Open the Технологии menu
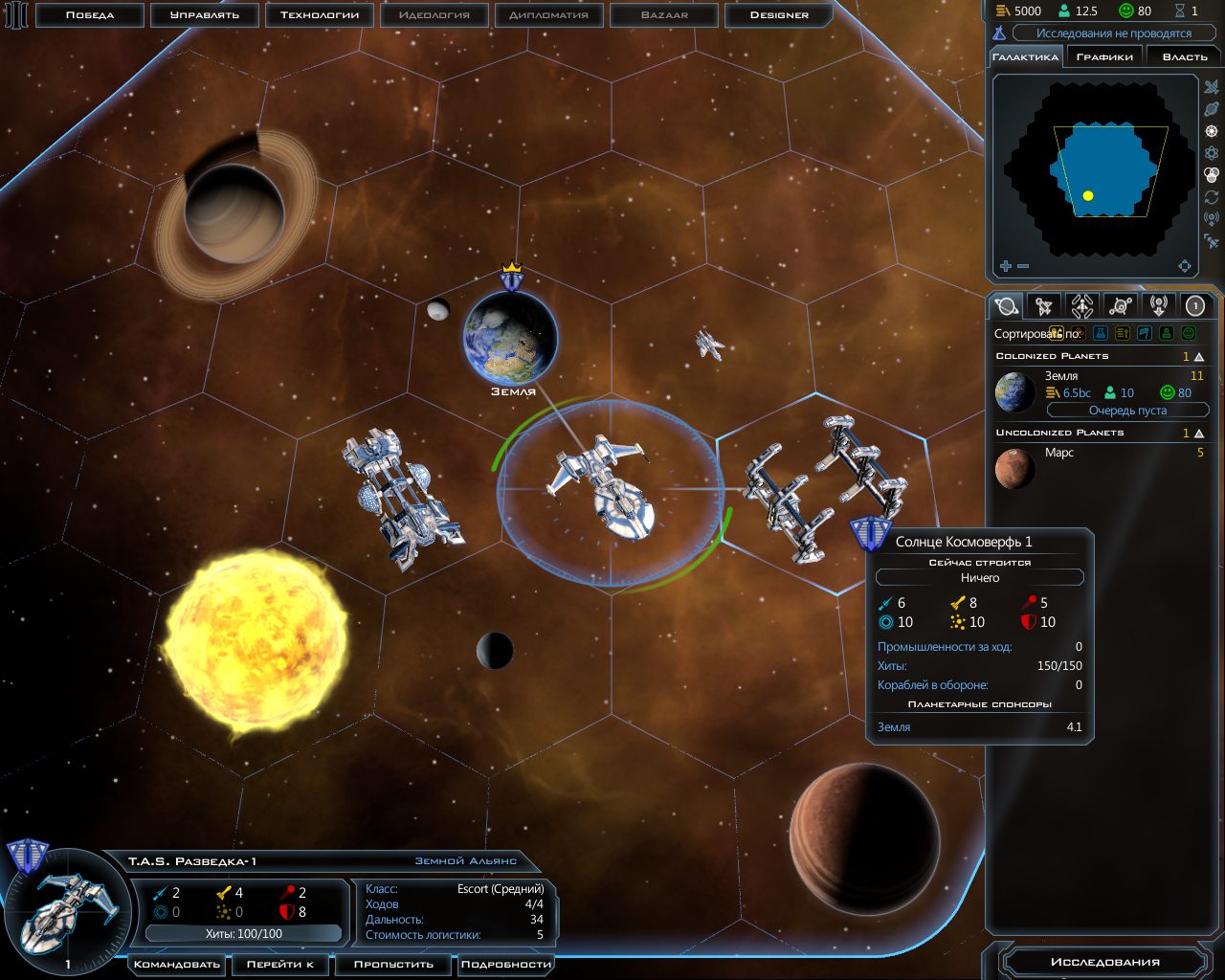 [319, 15]
